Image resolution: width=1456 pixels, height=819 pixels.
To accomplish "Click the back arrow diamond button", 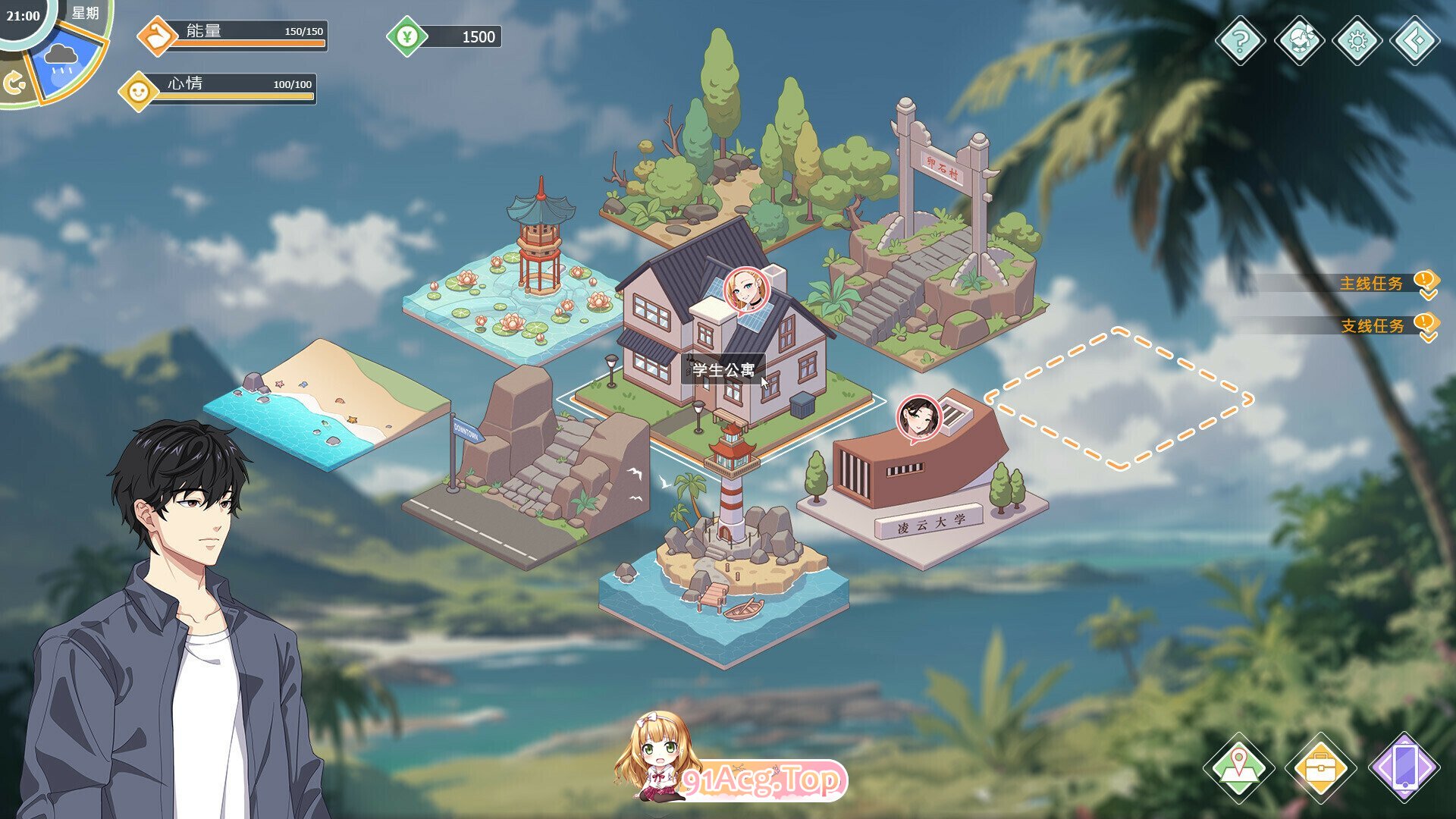I will pyautogui.click(x=1414, y=39).
